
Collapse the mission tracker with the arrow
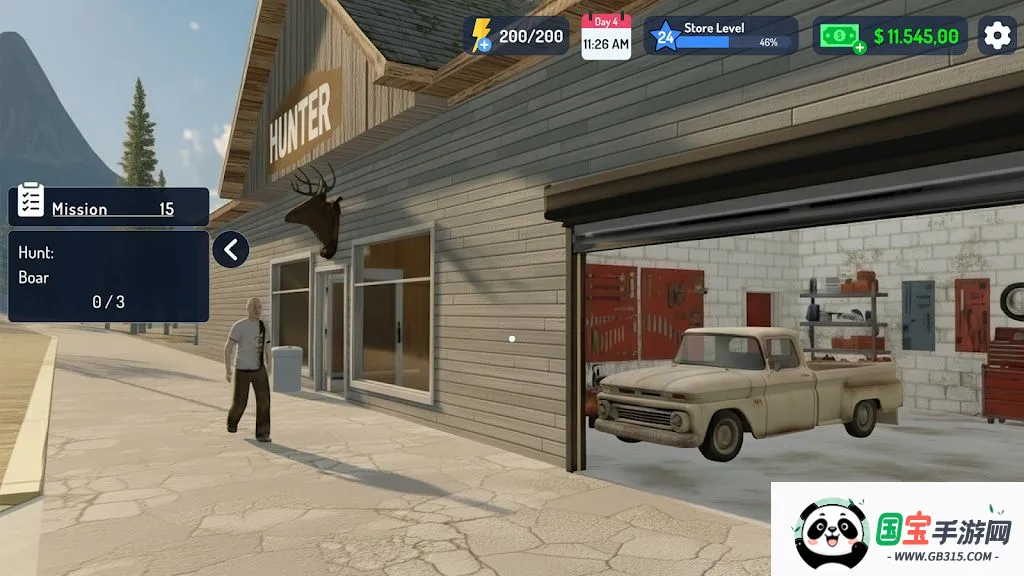click(x=230, y=249)
